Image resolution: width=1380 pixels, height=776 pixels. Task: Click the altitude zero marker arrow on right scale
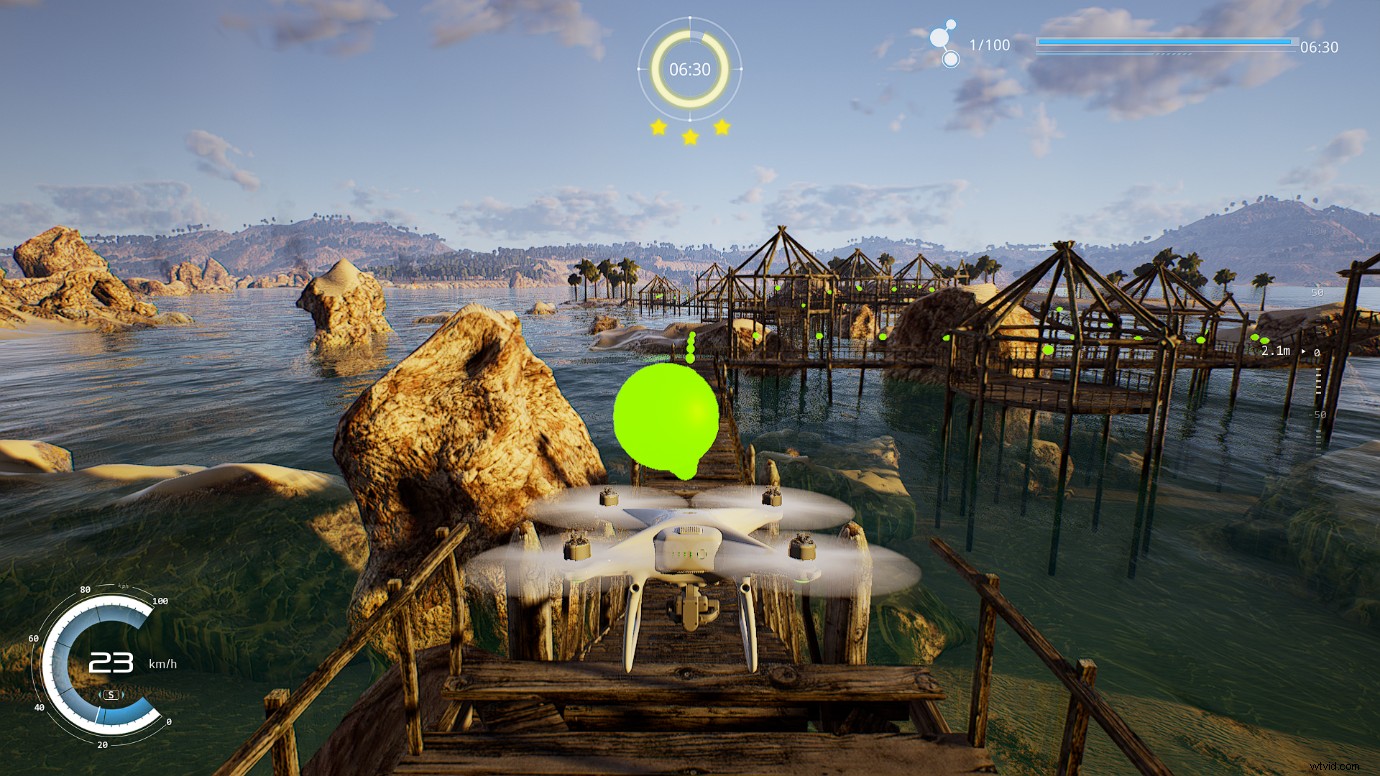(1303, 351)
